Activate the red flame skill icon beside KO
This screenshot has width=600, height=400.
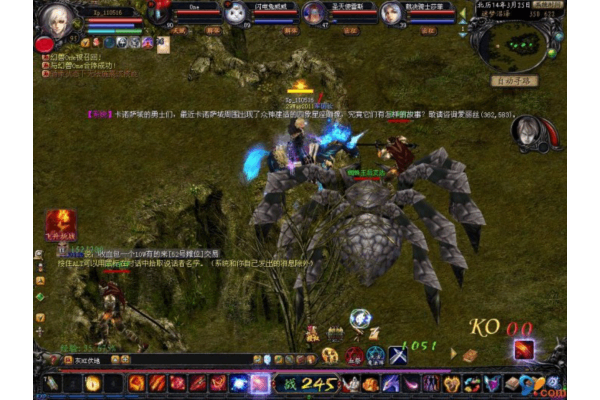[x=524, y=349]
